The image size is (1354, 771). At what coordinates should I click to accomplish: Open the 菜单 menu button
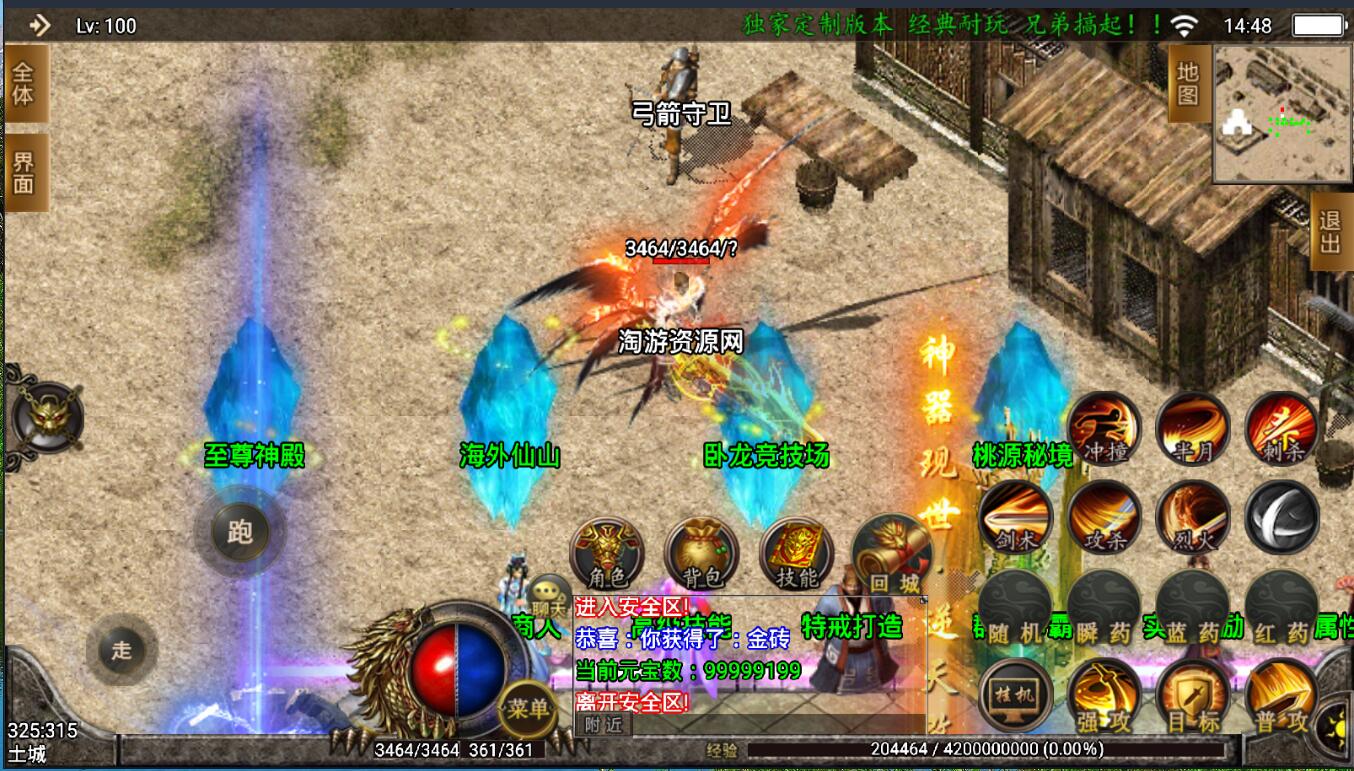coord(527,709)
